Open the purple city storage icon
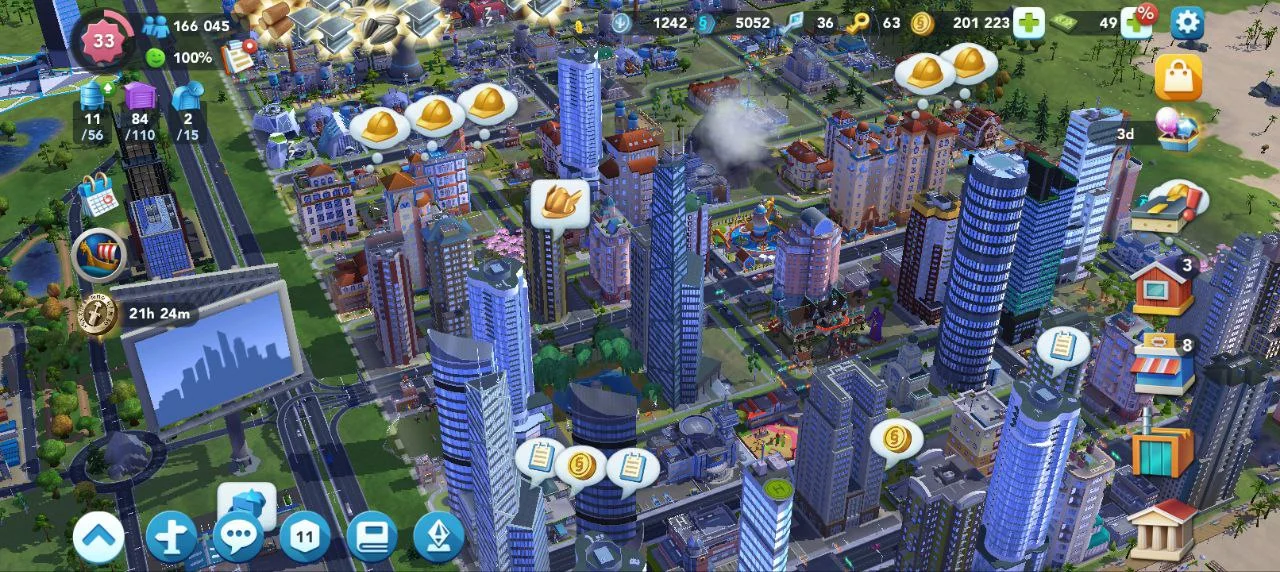 (140, 97)
